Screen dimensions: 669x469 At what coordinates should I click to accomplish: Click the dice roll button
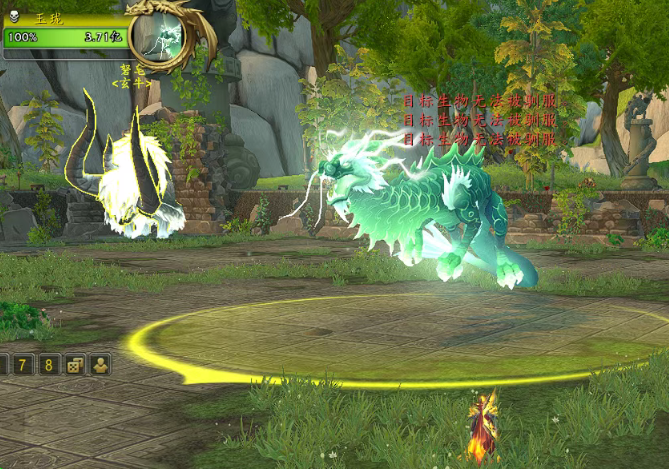74,365
